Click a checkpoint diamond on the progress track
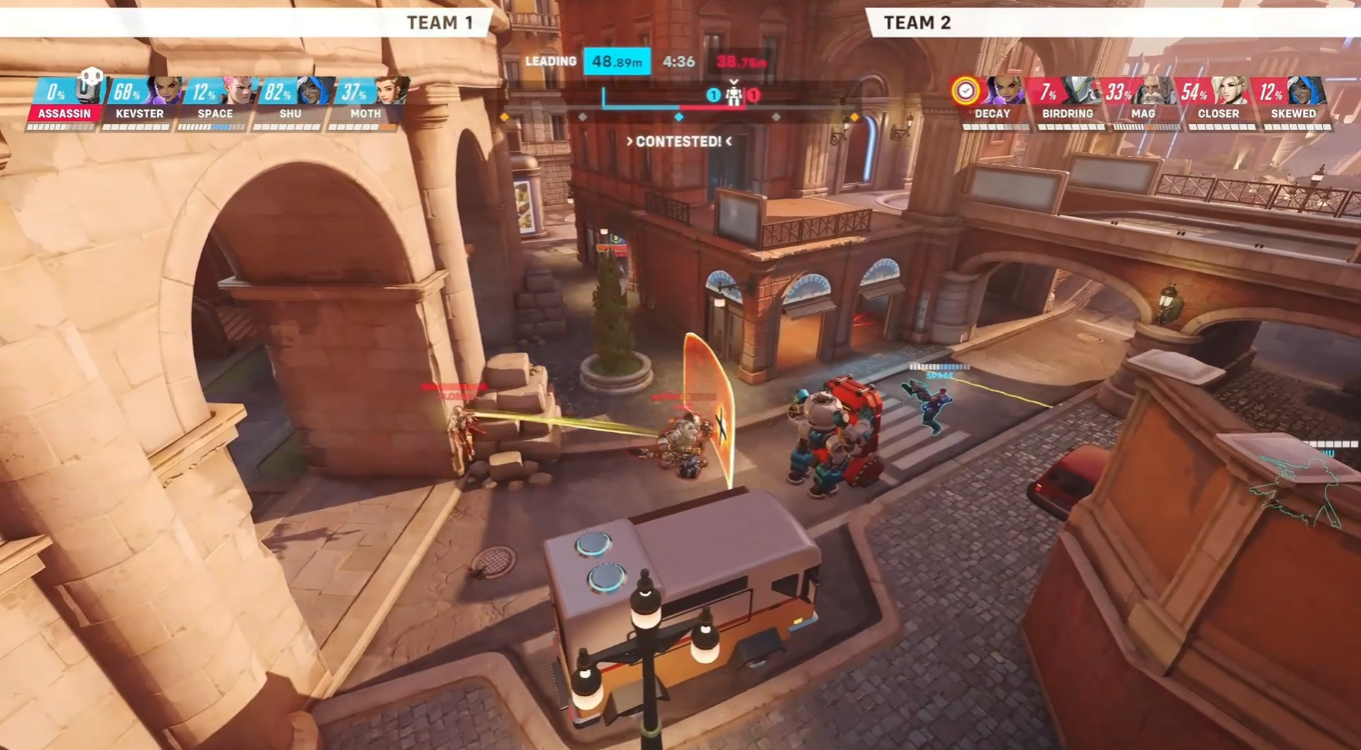Screen dimensions: 1361x750 [681, 114]
